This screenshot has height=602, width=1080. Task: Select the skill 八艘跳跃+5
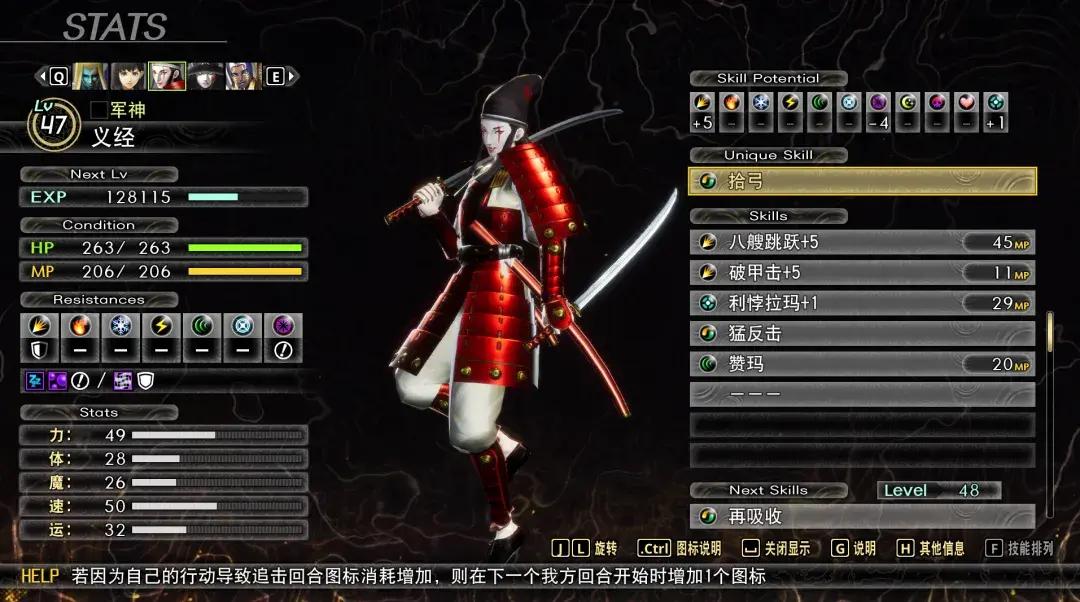(x=862, y=242)
